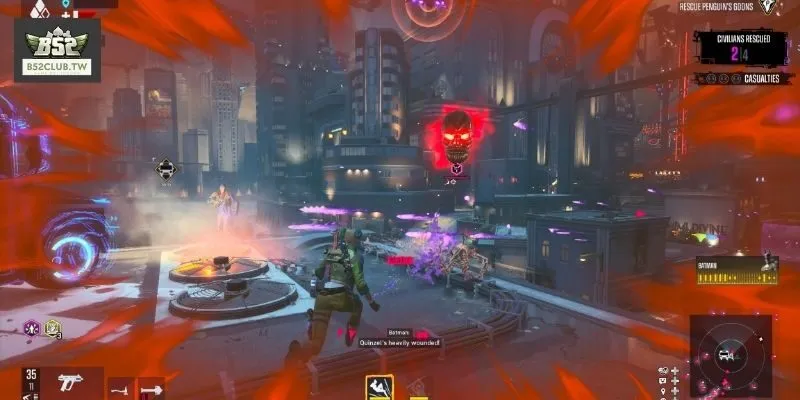
Task: Activate the yellow-framed traversal ability icon
Action: click(x=379, y=387)
